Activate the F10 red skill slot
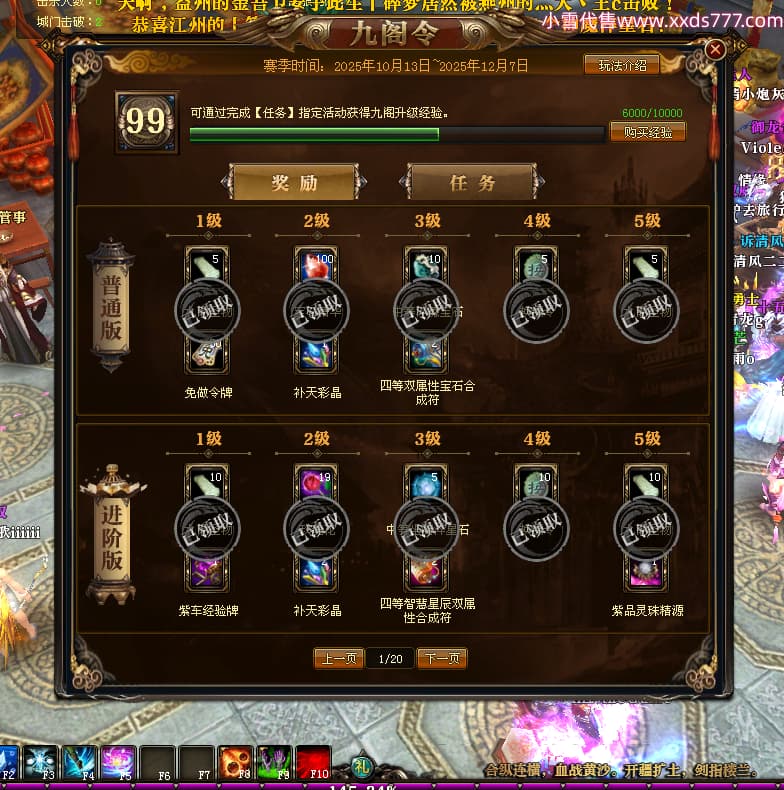The height and width of the screenshot is (790, 784). pyautogui.click(x=313, y=763)
